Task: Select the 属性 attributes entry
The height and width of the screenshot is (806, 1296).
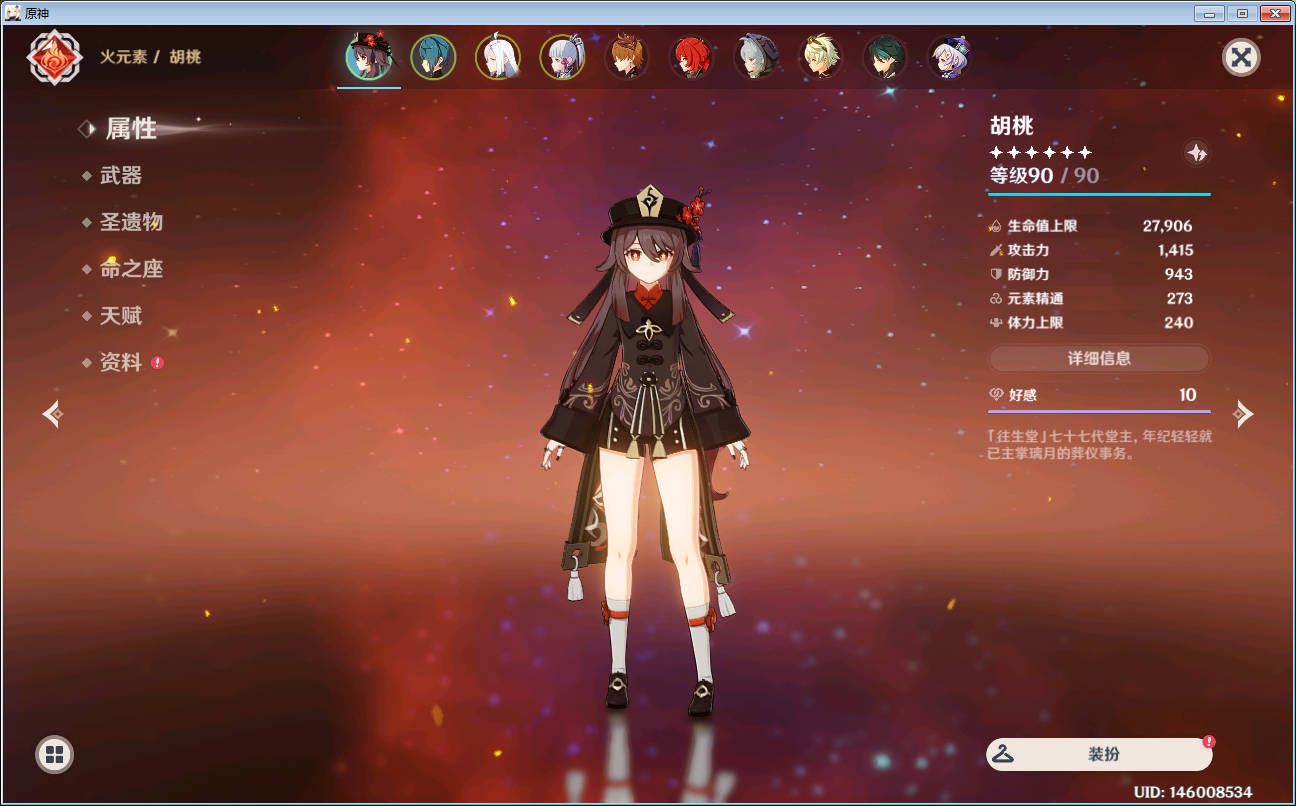Action: pos(131,129)
